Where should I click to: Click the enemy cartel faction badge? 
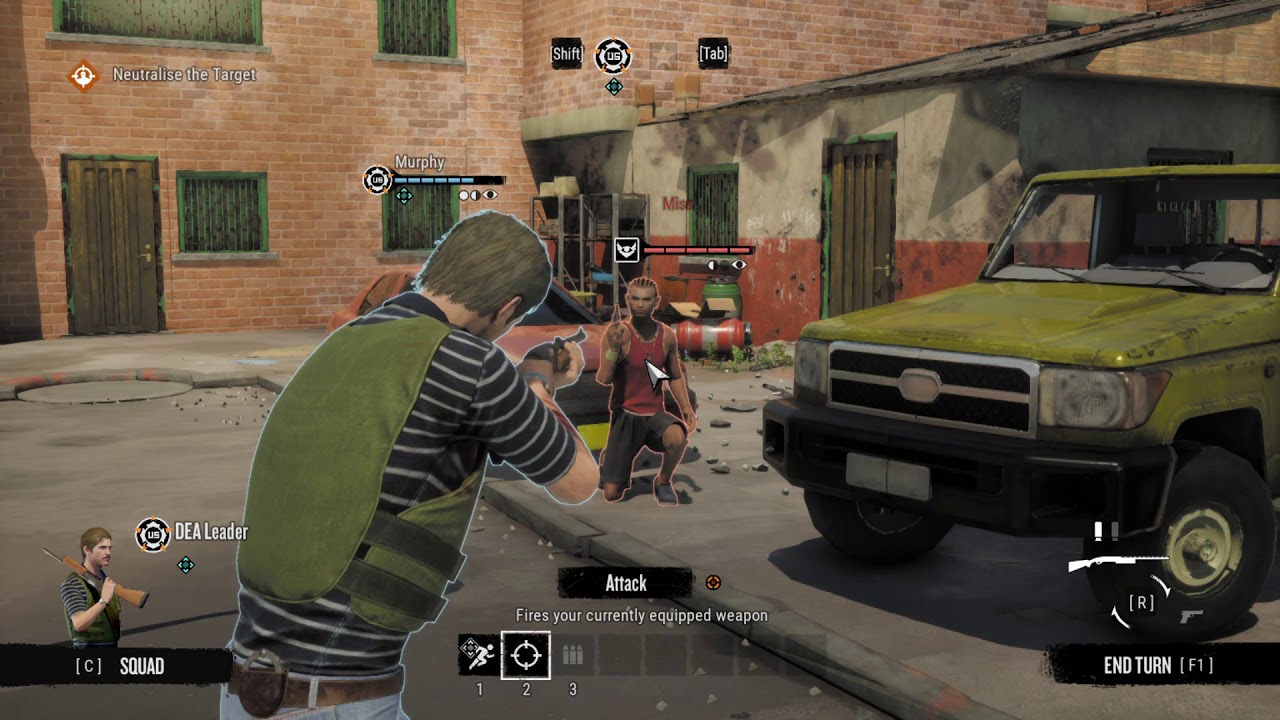[x=627, y=249]
